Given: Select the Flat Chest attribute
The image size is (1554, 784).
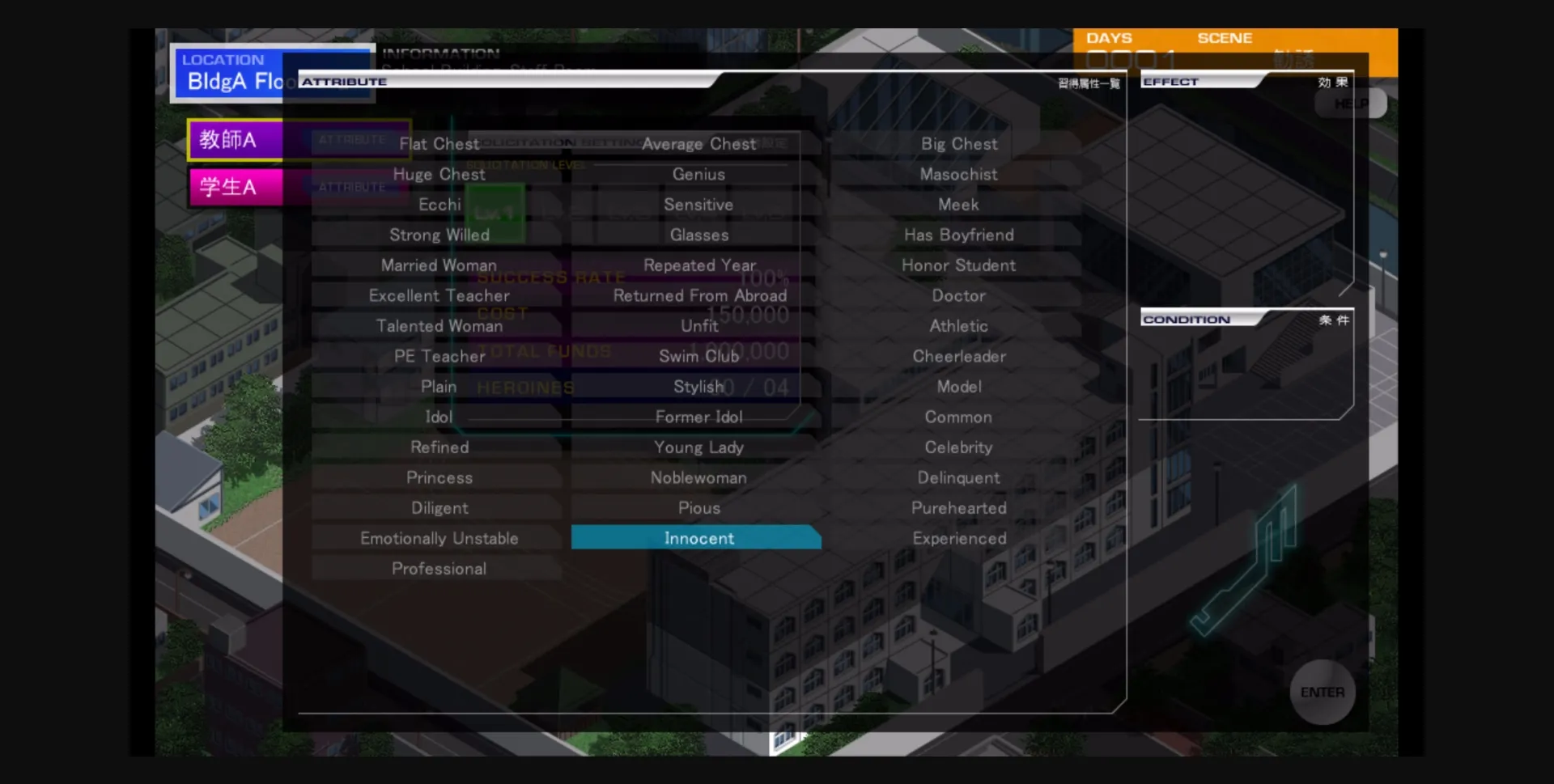Looking at the screenshot, I should 439,143.
